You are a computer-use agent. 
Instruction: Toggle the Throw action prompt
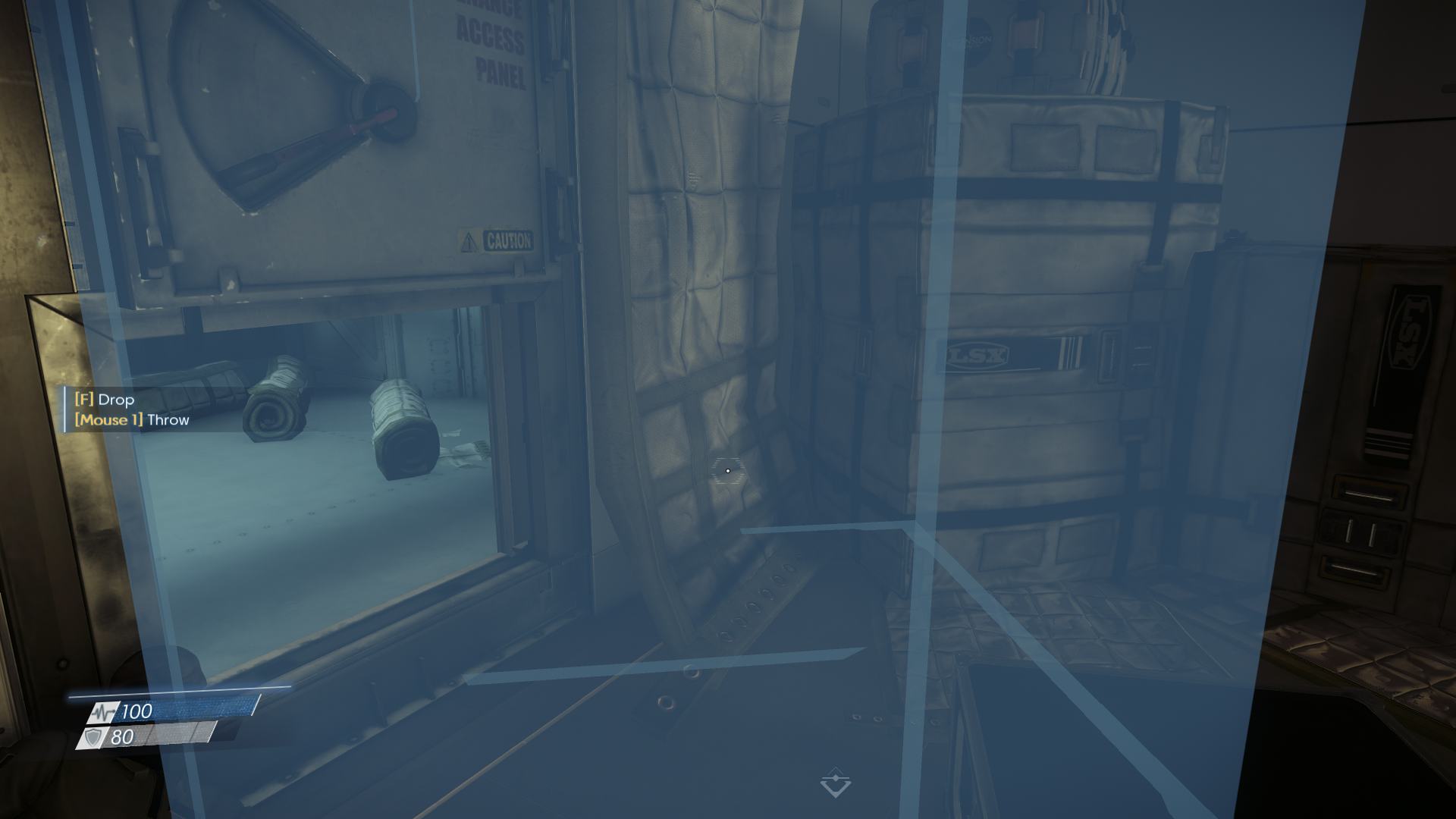pos(130,419)
